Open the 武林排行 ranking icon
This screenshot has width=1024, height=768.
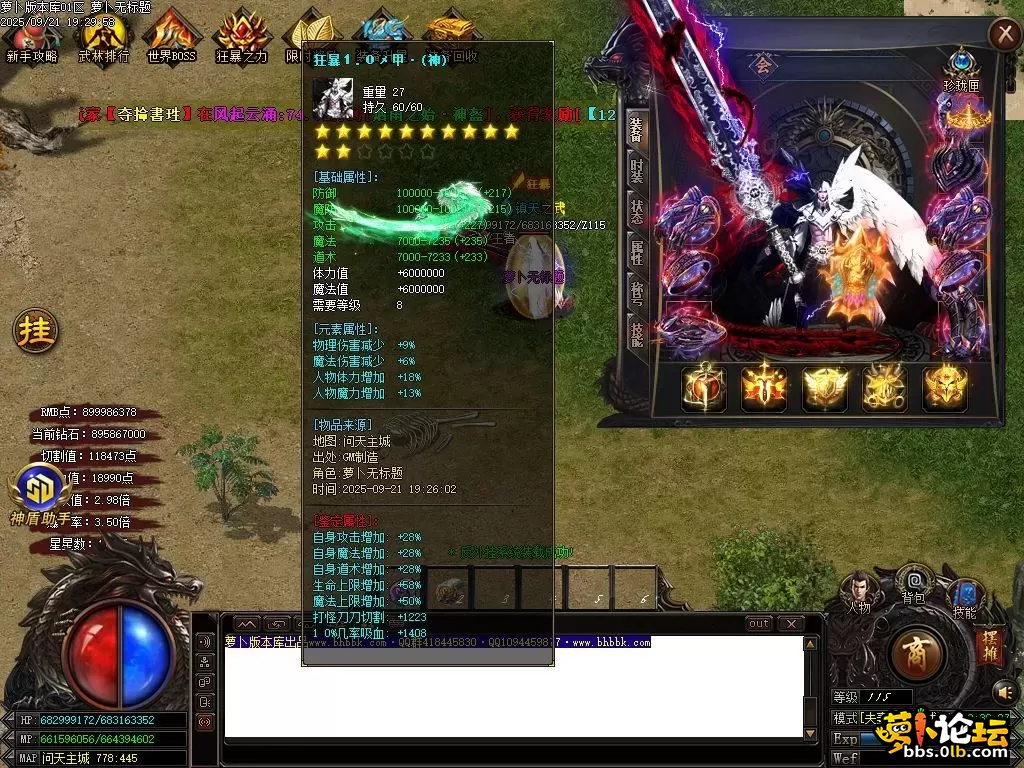click(x=104, y=38)
